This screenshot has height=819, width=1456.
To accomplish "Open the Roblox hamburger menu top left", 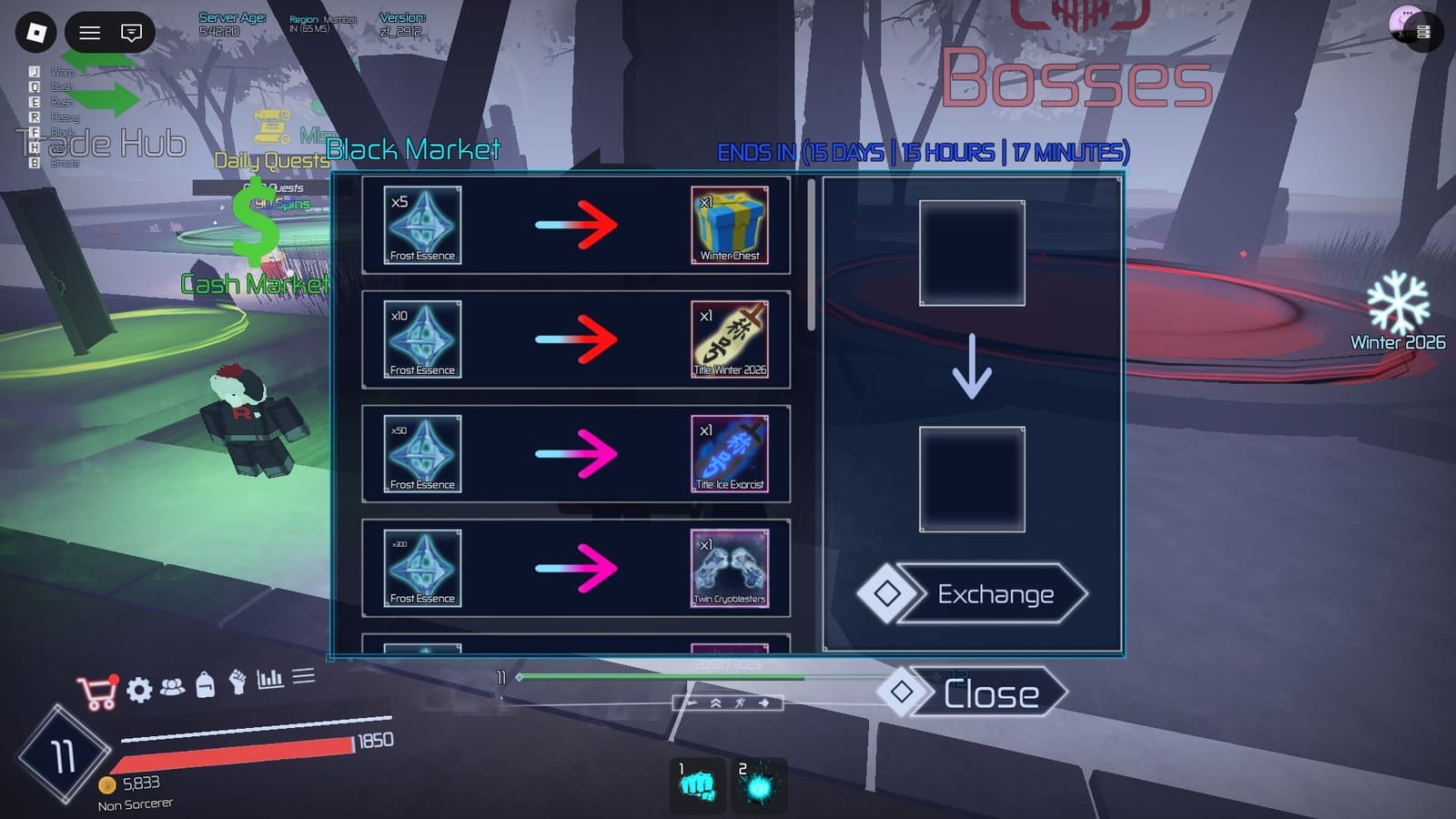I will click(x=89, y=34).
